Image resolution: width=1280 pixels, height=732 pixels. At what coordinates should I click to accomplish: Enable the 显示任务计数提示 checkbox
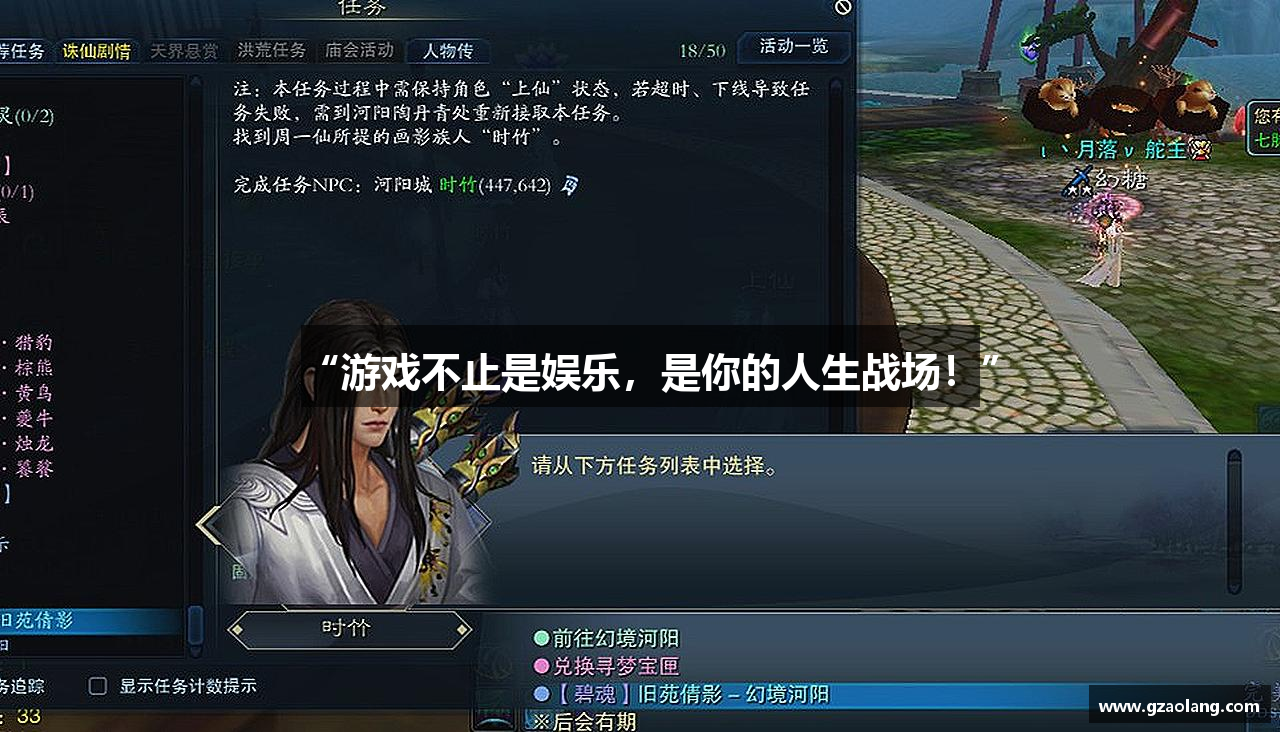click(x=96, y=686)
